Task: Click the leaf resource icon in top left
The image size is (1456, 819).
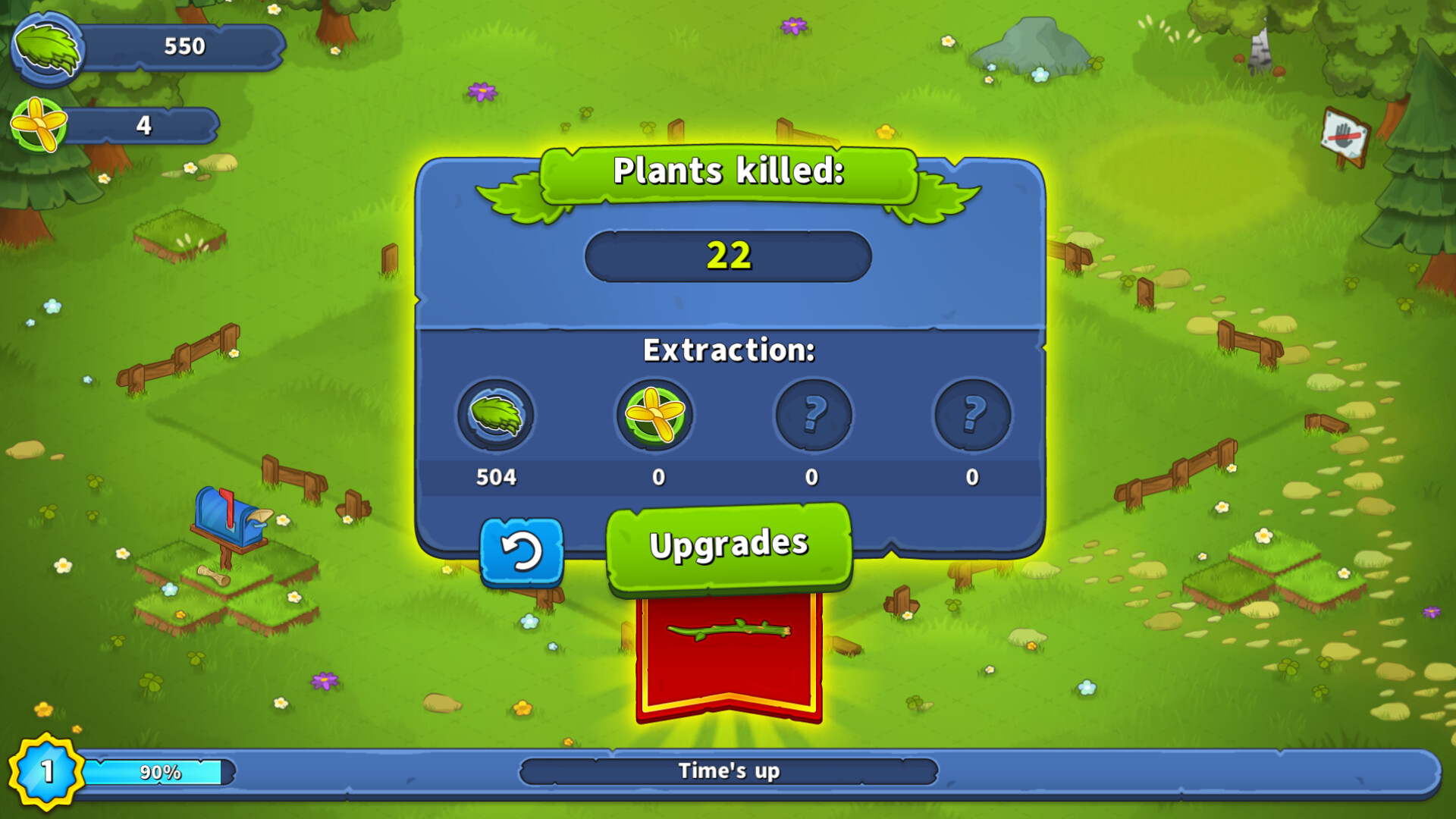Action: point(47,47)
